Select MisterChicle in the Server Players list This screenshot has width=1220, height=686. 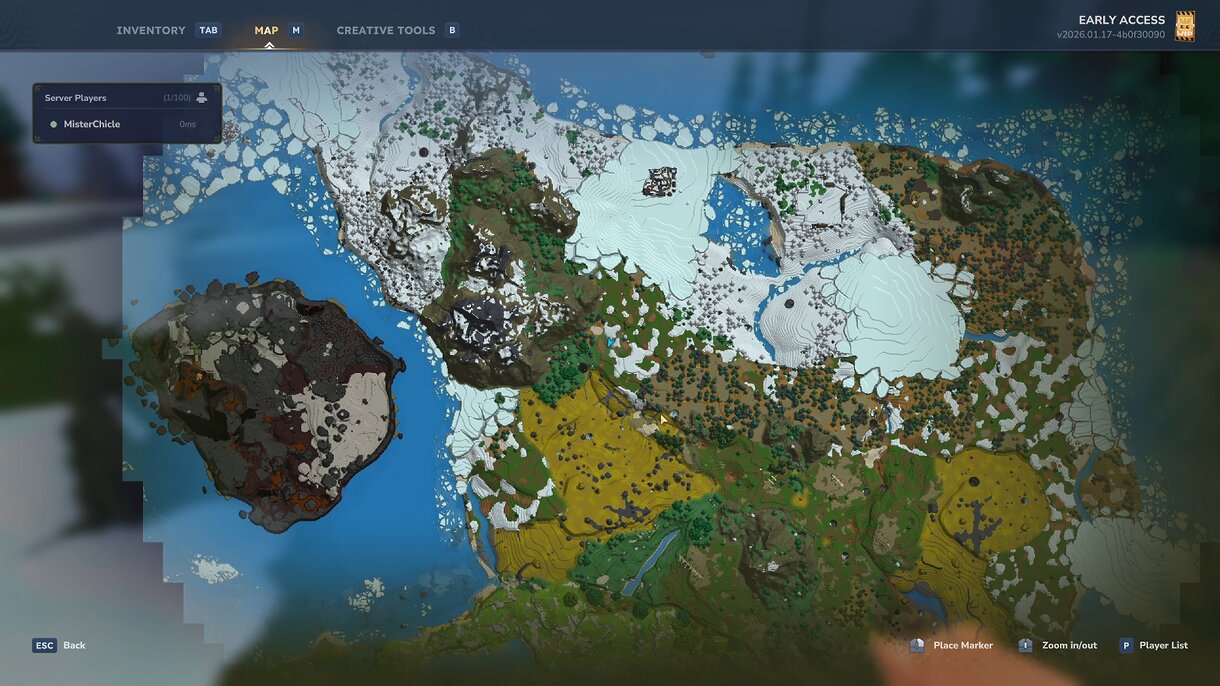(x=92, y=124)
